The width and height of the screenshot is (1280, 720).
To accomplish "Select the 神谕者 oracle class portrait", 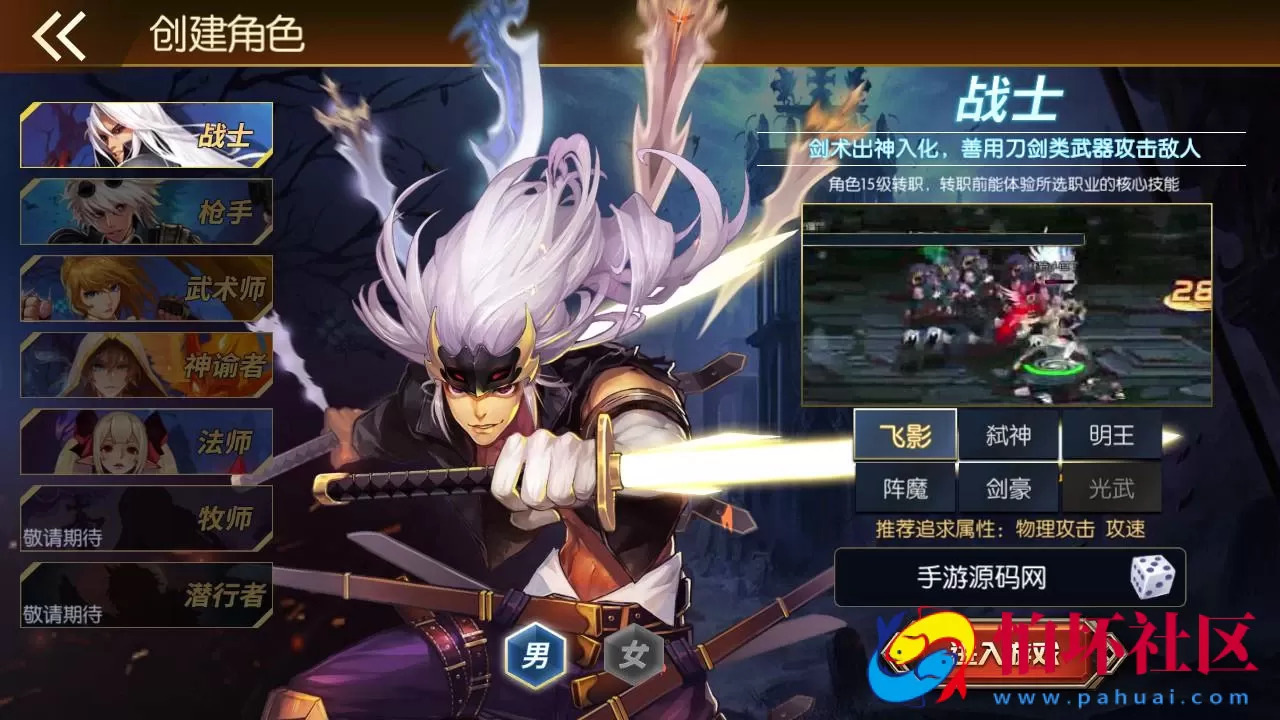I will click(x=143, y=364).
